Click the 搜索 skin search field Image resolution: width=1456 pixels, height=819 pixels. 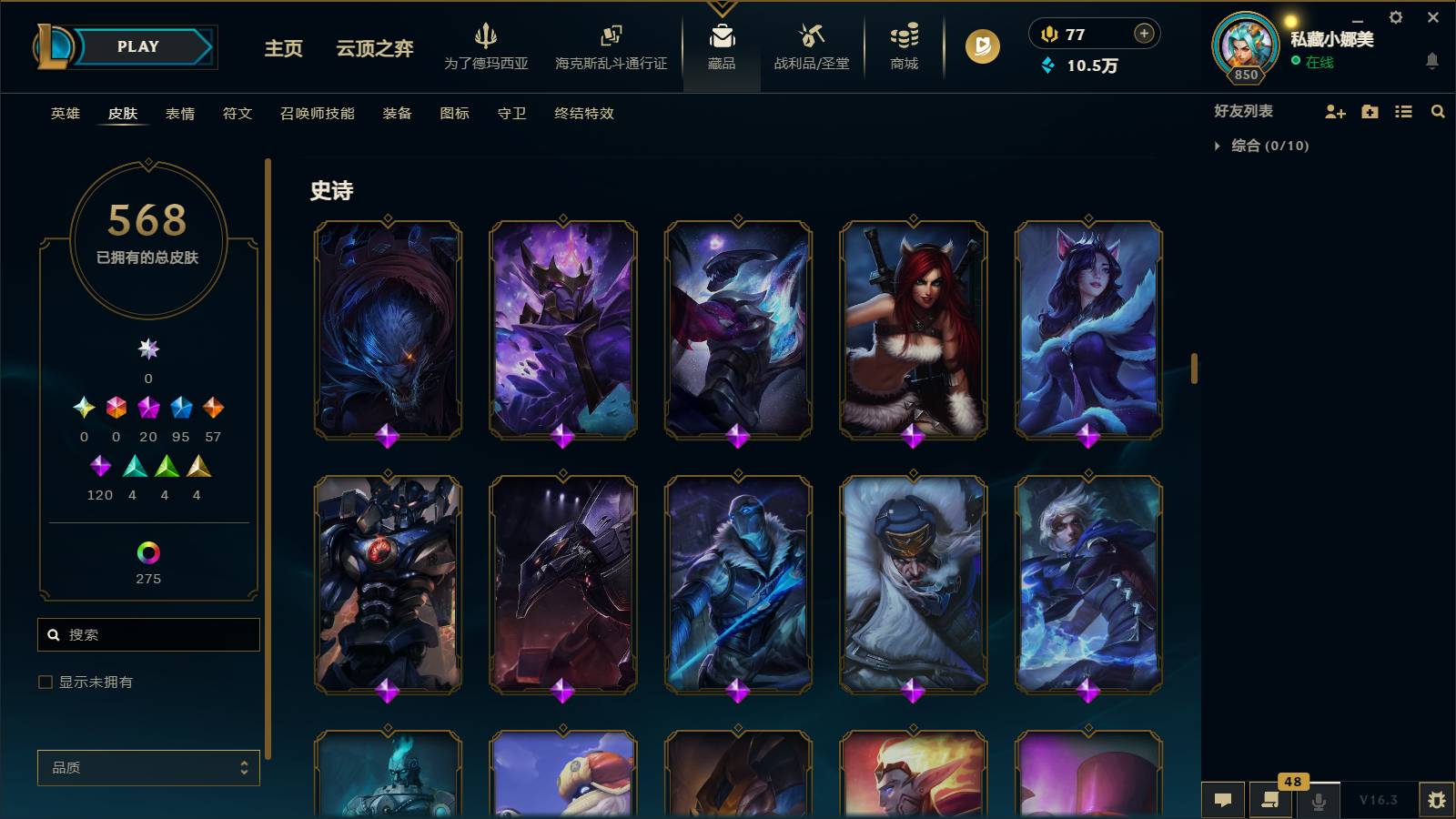[x=148, y=634]
